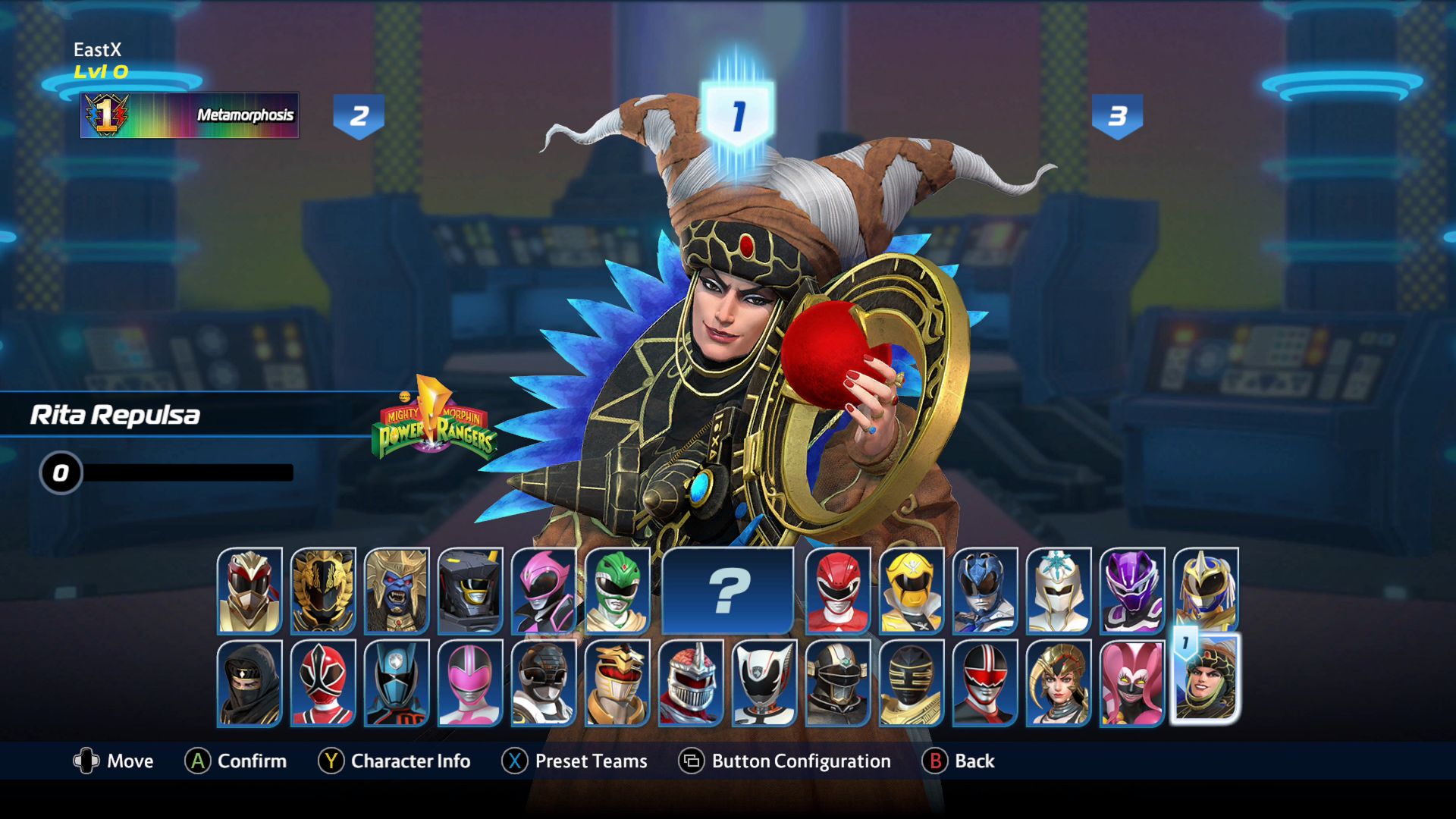Image resolution: width=1456 pixels, height=819 pixels.
Task: Choose Goldar's blue-faced portrait
Action: (x=397, y=591)
